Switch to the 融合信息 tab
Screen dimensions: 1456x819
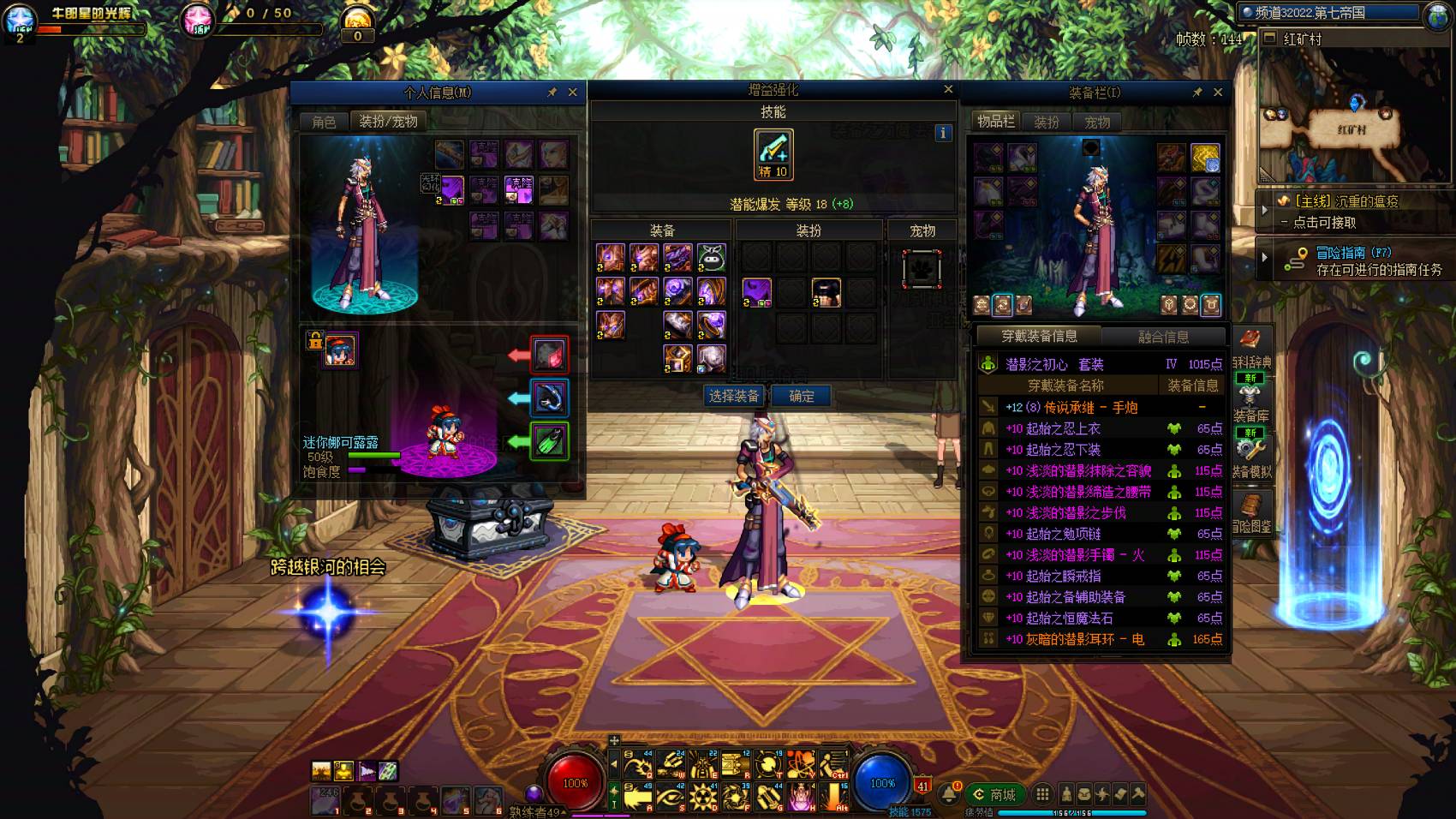tap(1163, 337)
